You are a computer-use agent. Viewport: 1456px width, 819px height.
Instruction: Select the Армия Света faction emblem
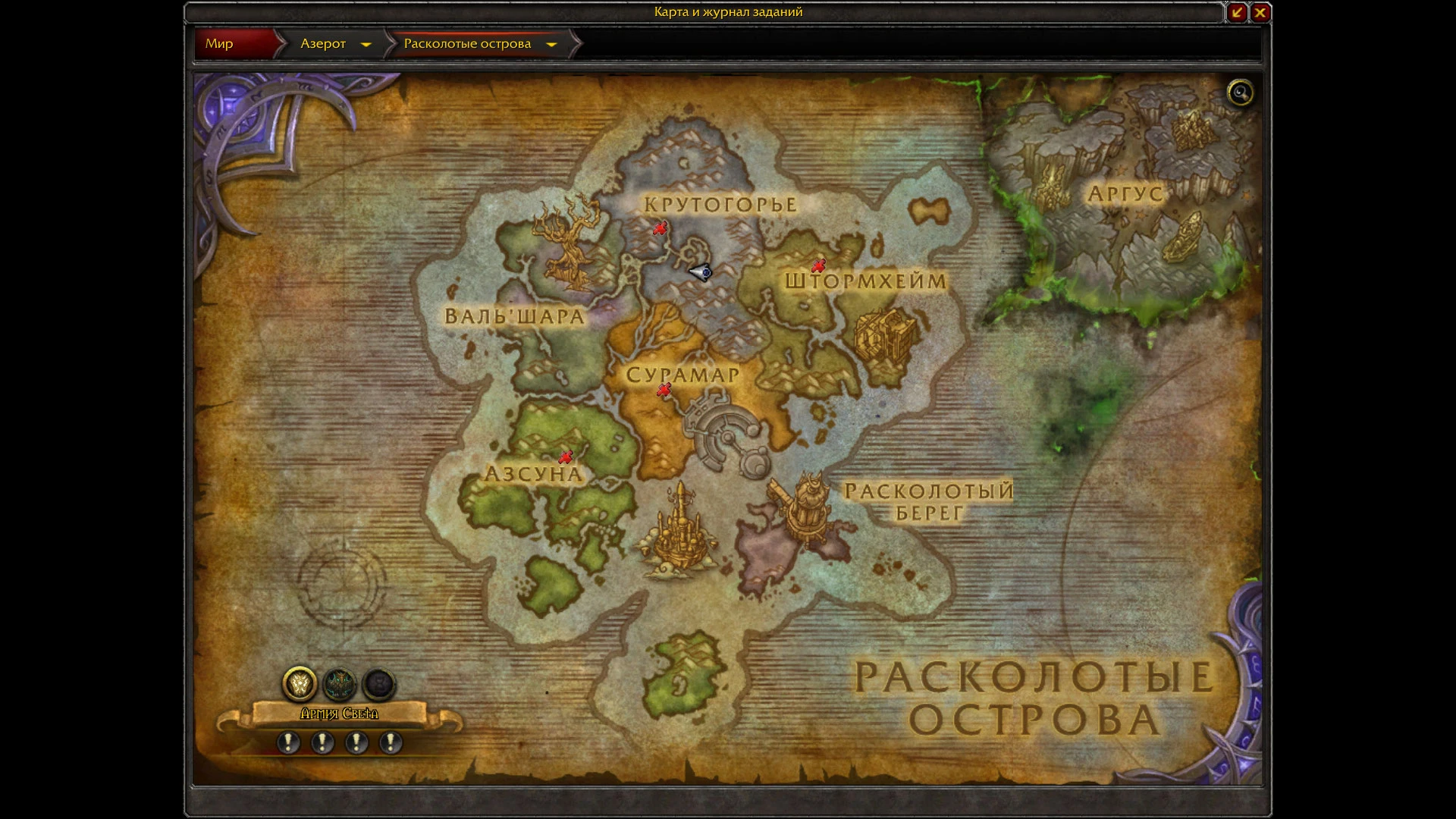click(x=301, y=685)
